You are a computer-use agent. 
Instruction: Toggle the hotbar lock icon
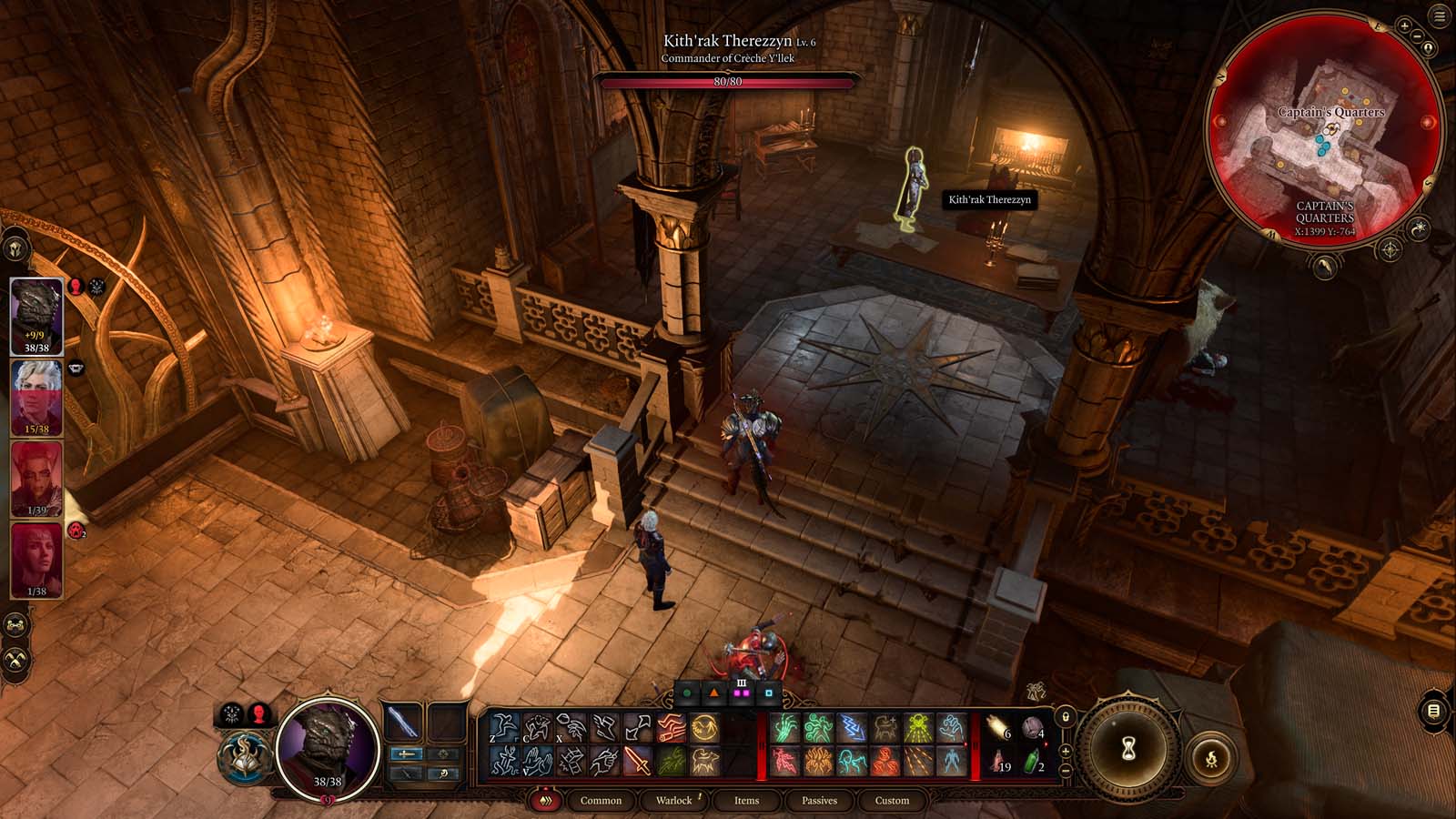1066,716
